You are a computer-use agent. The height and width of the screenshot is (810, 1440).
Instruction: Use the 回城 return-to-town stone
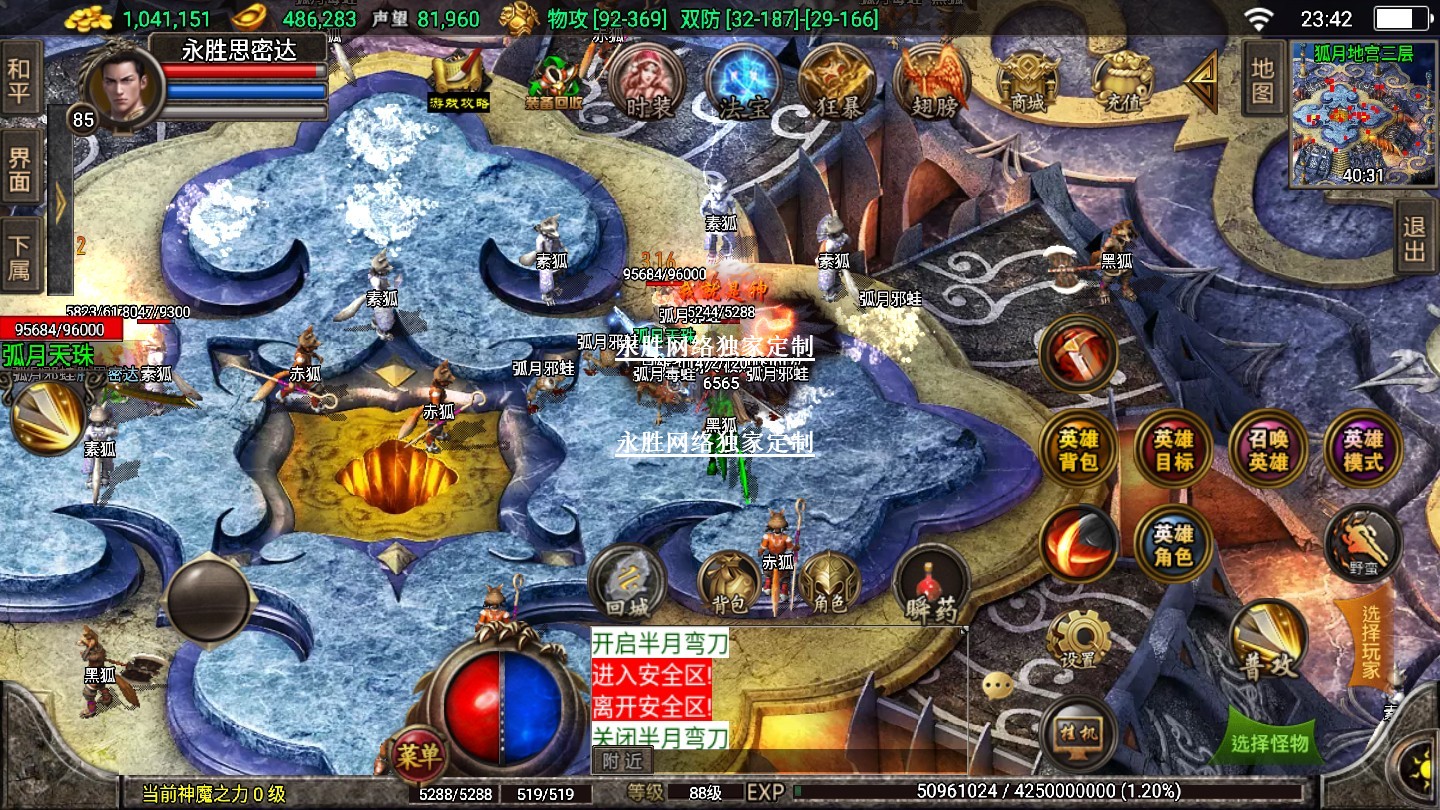627,584
